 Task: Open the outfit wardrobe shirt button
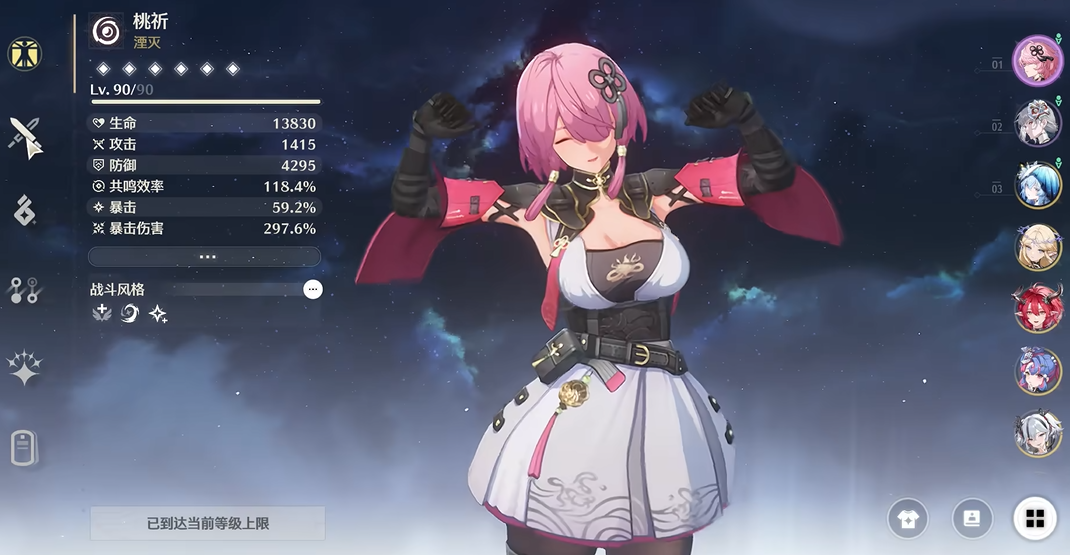pos(908,518)
